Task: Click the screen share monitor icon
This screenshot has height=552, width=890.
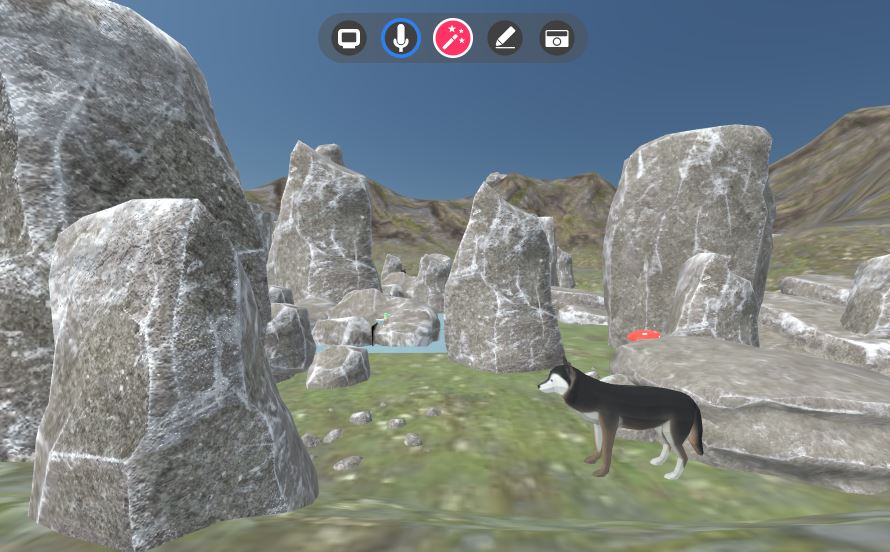Action: [x=349, y=39]
